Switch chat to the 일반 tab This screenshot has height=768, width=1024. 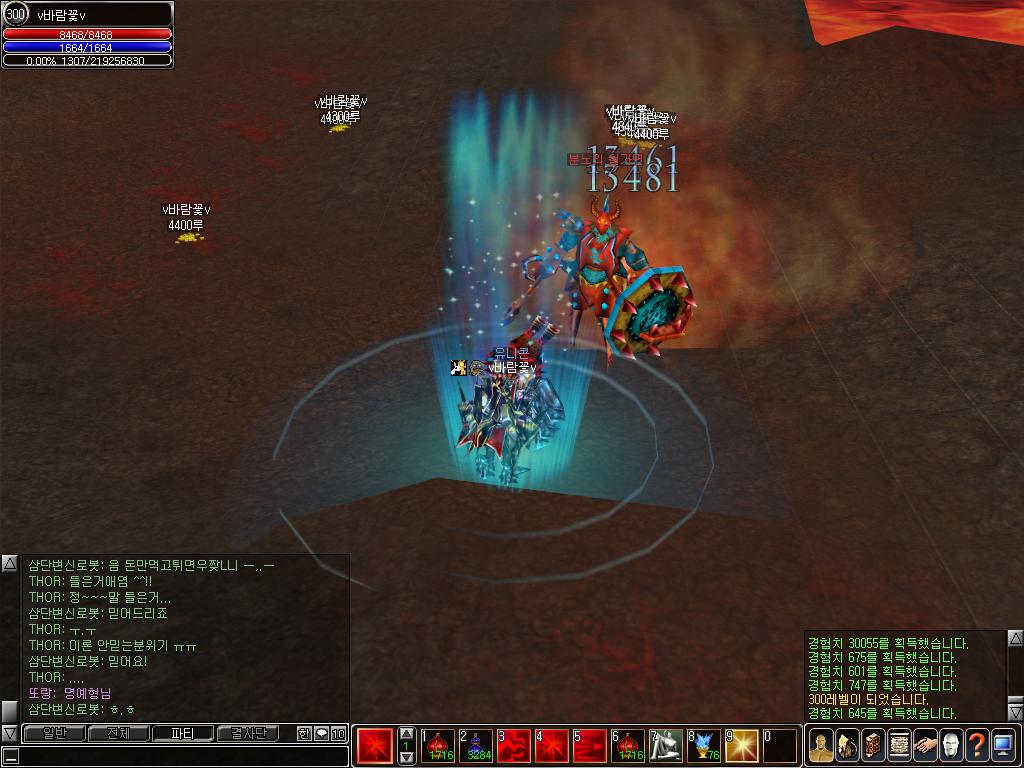pos(53,734)
